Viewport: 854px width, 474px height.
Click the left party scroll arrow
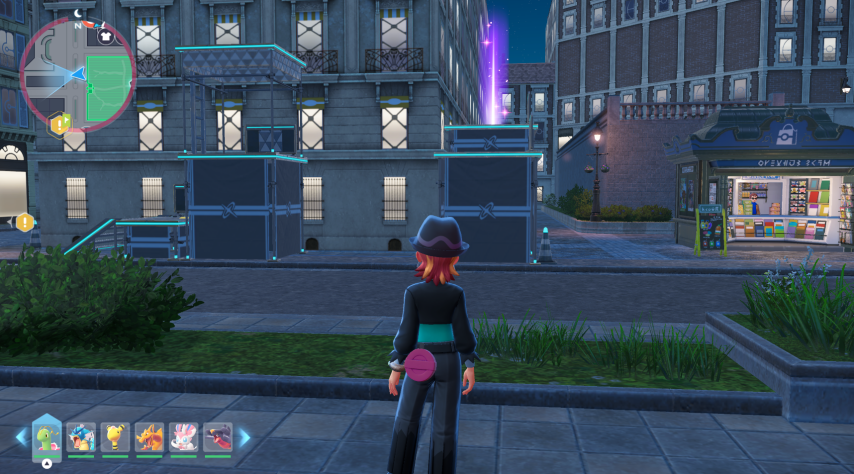pos(20,437)
